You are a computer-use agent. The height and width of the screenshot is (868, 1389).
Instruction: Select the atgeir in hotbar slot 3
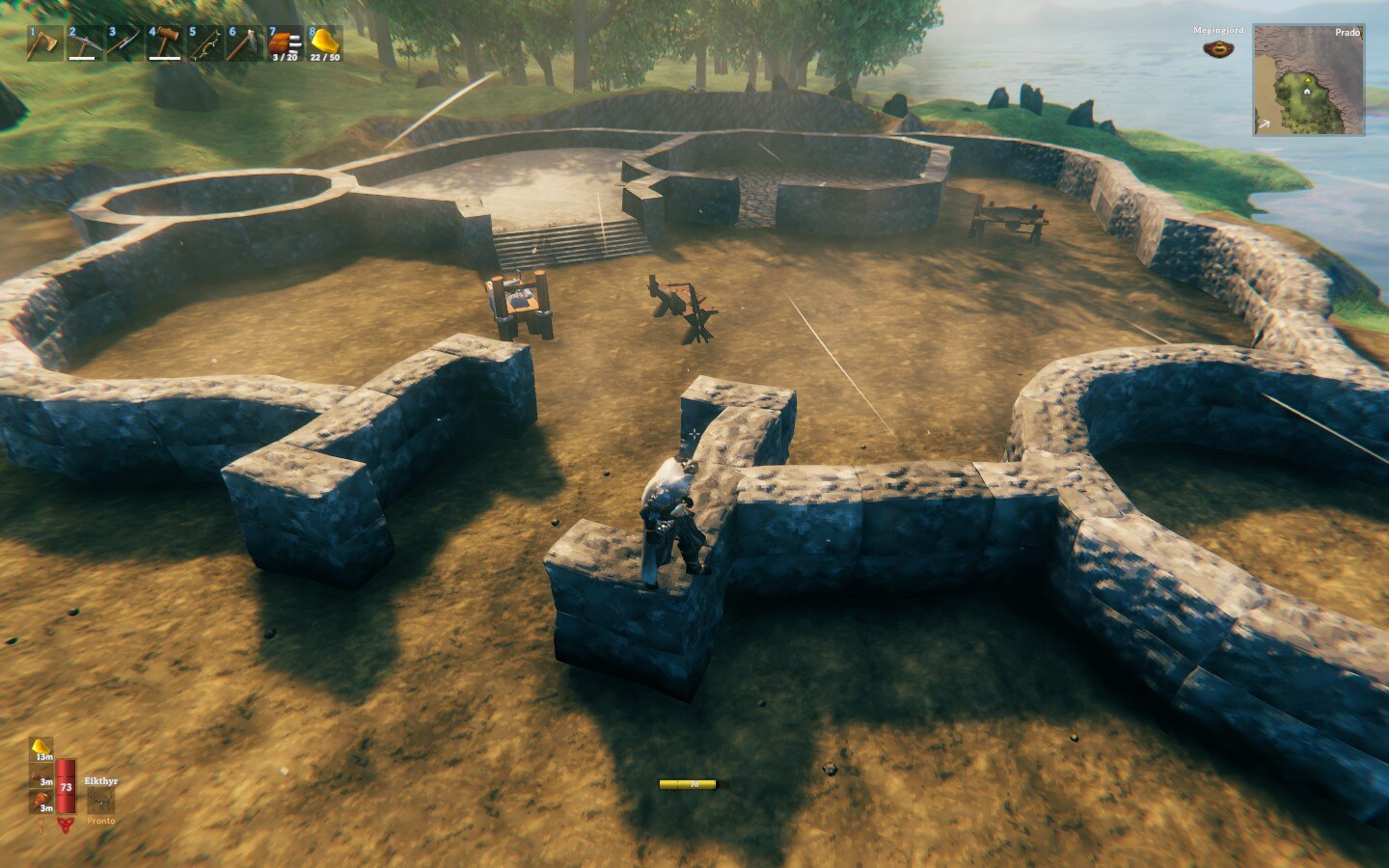click(123, 42)
